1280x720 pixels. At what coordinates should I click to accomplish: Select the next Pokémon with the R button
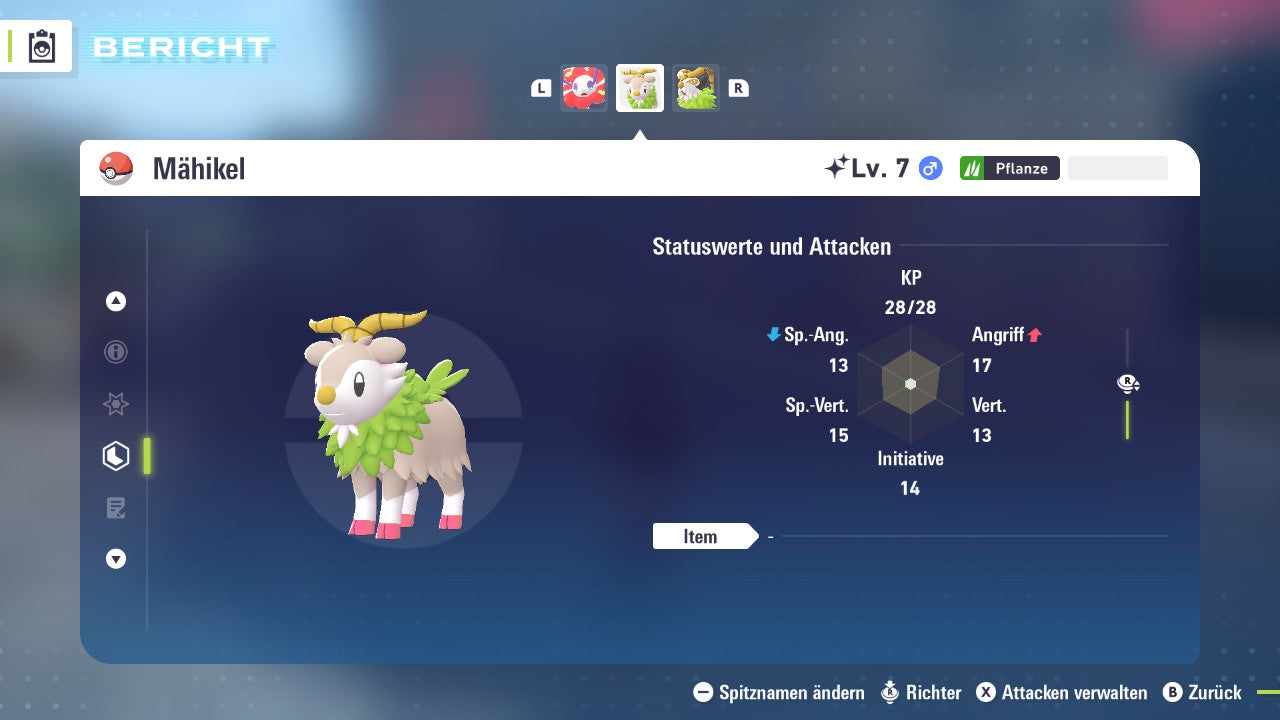click(x=738, y=88)
